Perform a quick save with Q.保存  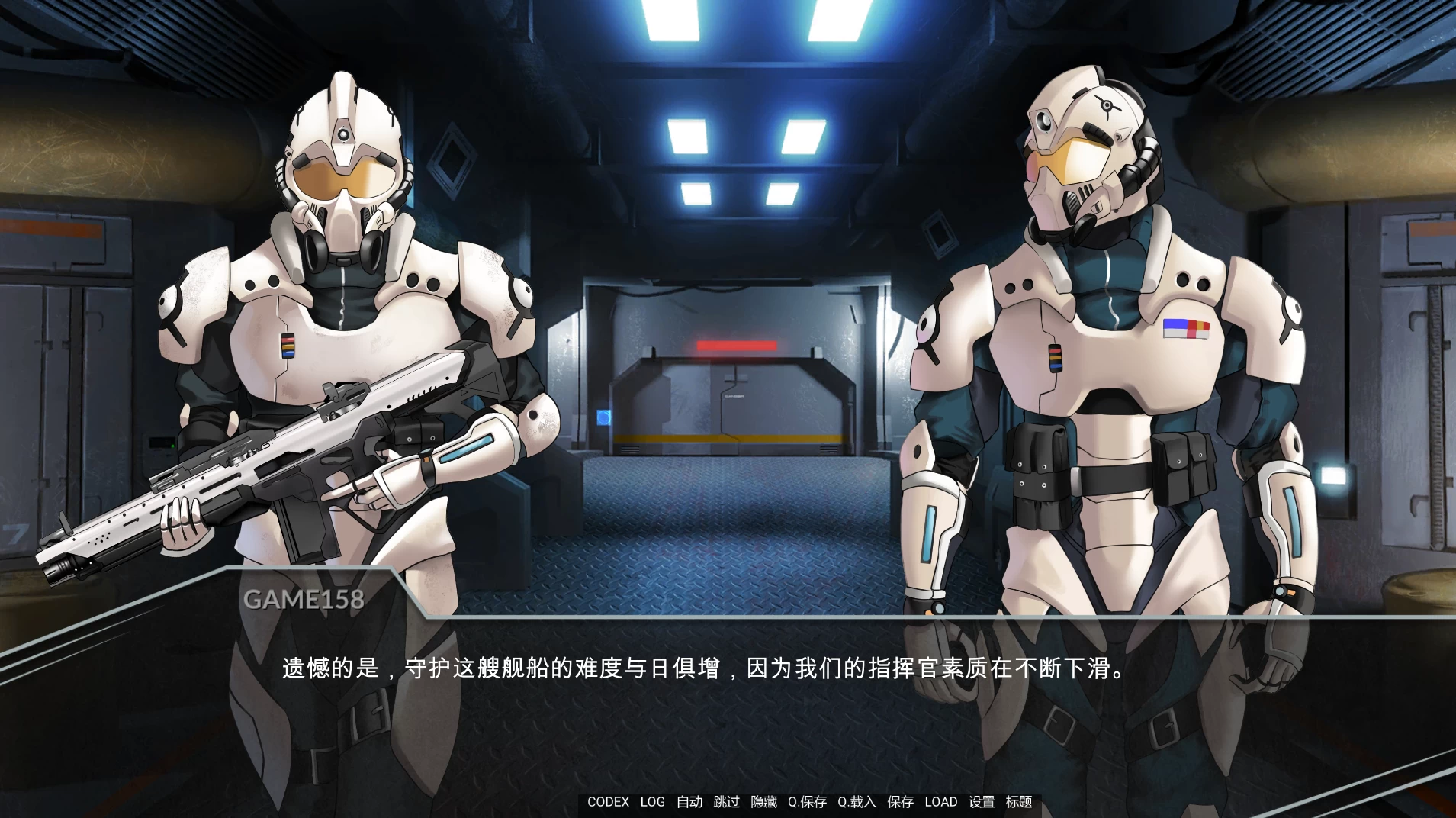(x=810, y=802)
